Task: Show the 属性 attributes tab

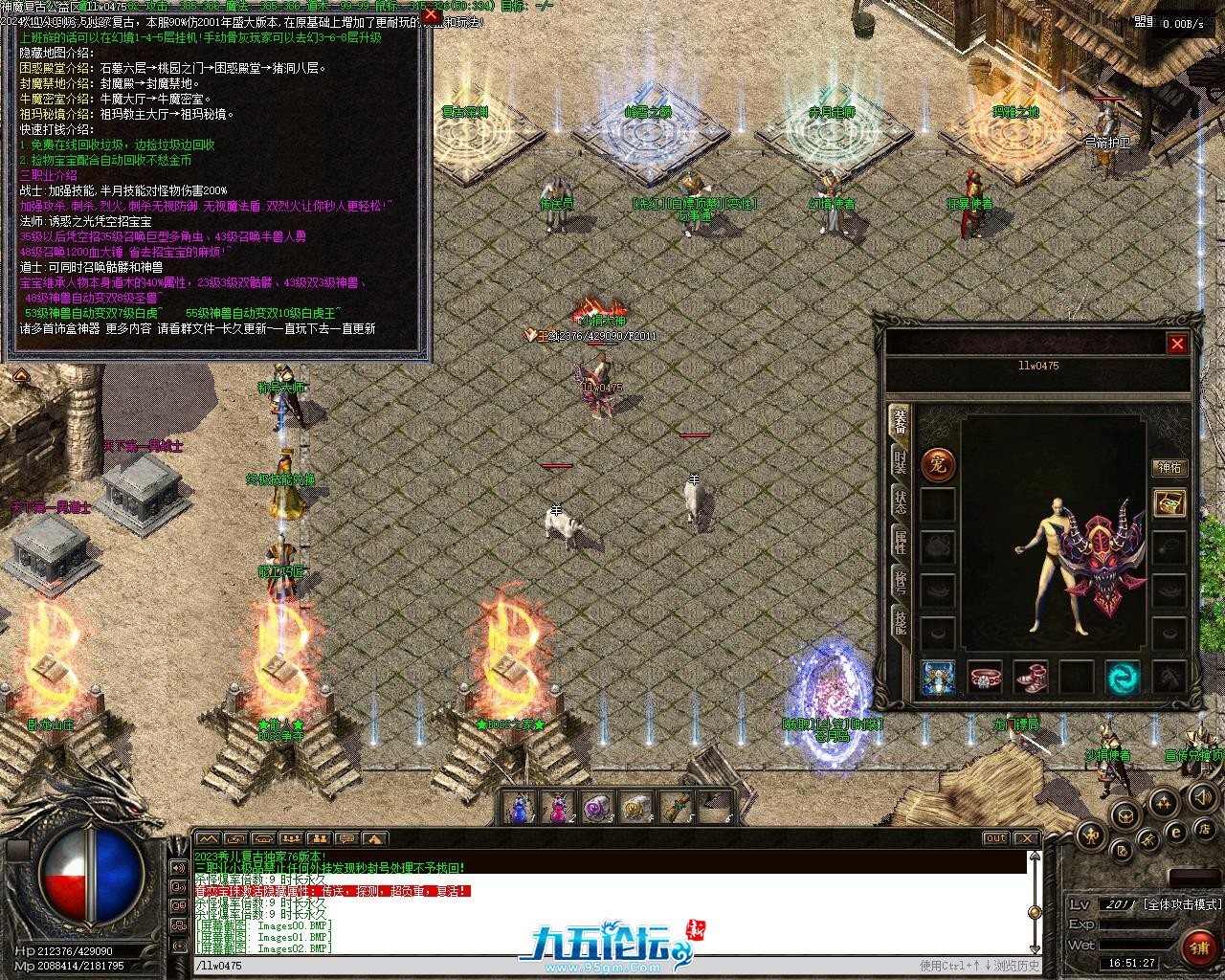Action: click(x=901, y=543)
